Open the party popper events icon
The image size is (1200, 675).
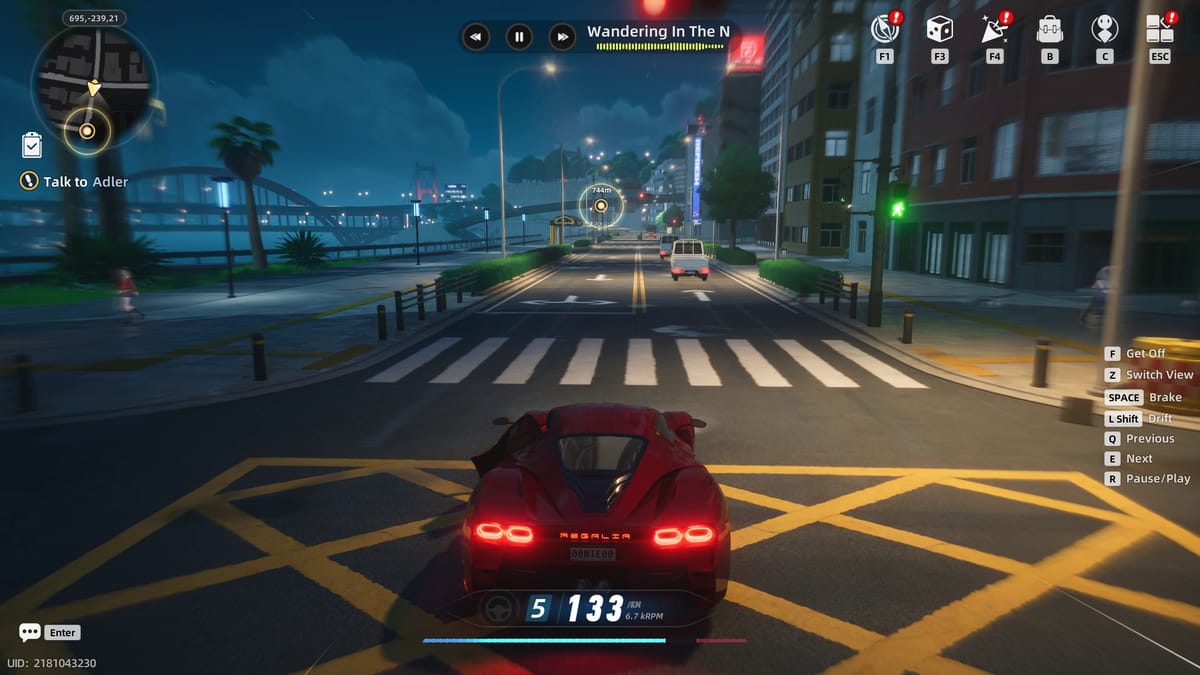[x=994, y=29]
